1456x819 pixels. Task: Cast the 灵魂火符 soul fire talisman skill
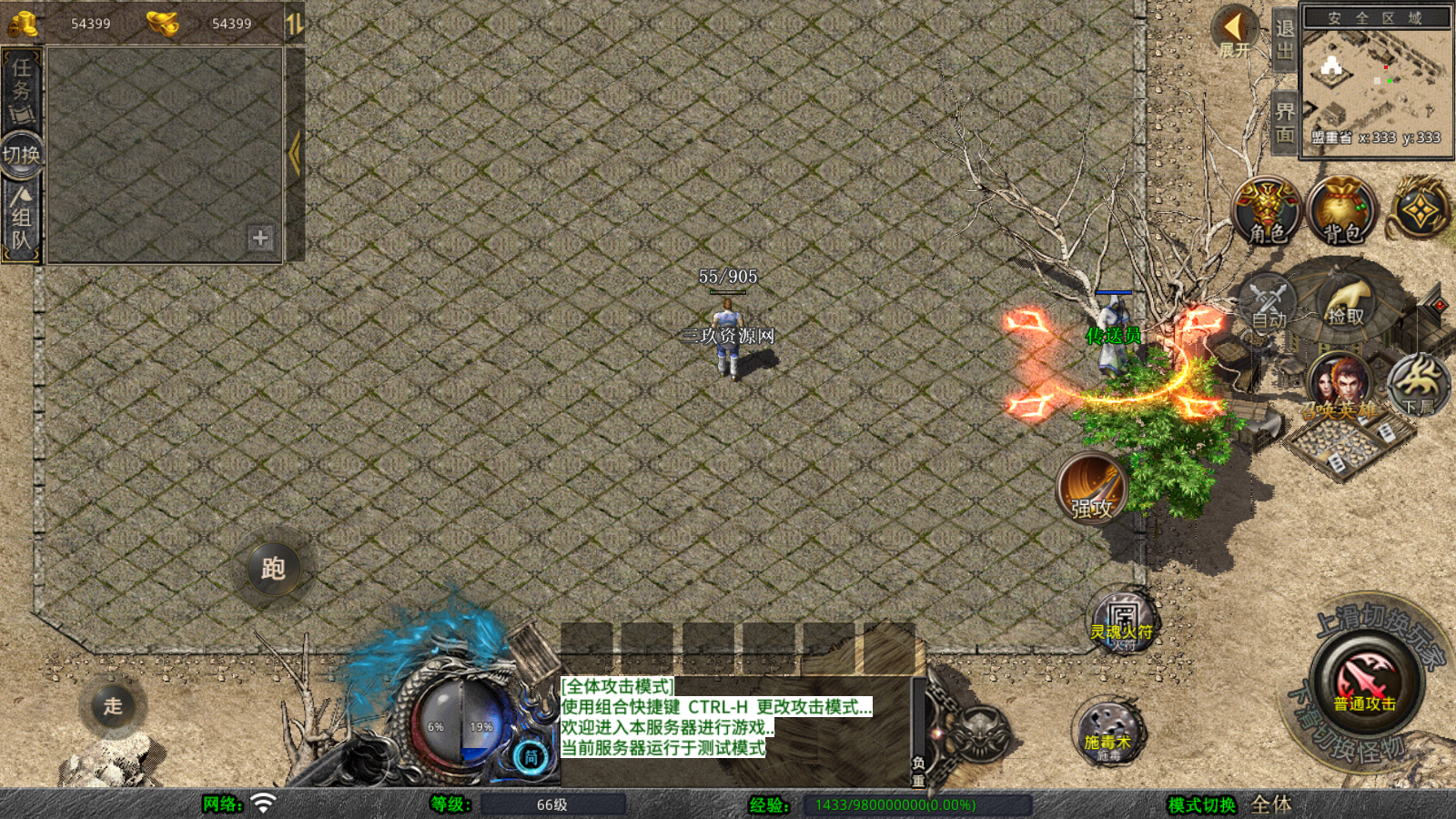click(x=1122, y=622)
